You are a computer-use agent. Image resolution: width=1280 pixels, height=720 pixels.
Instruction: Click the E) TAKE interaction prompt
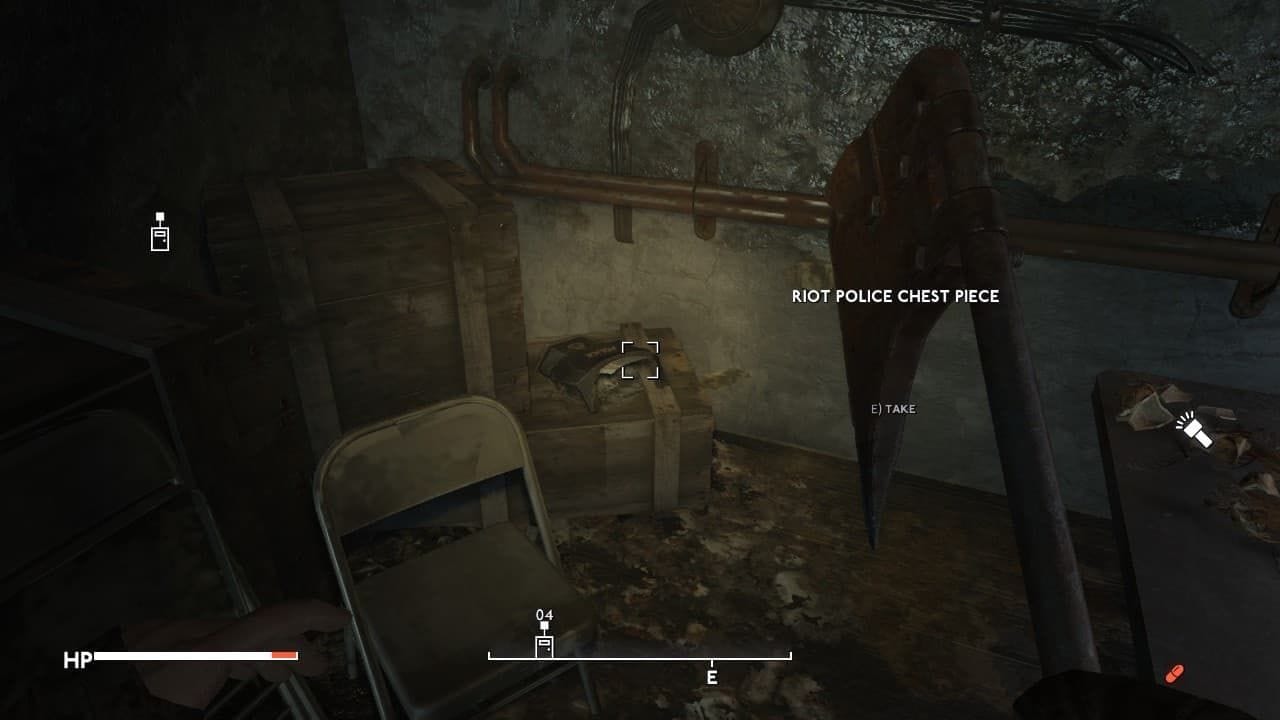coord(893,409)
